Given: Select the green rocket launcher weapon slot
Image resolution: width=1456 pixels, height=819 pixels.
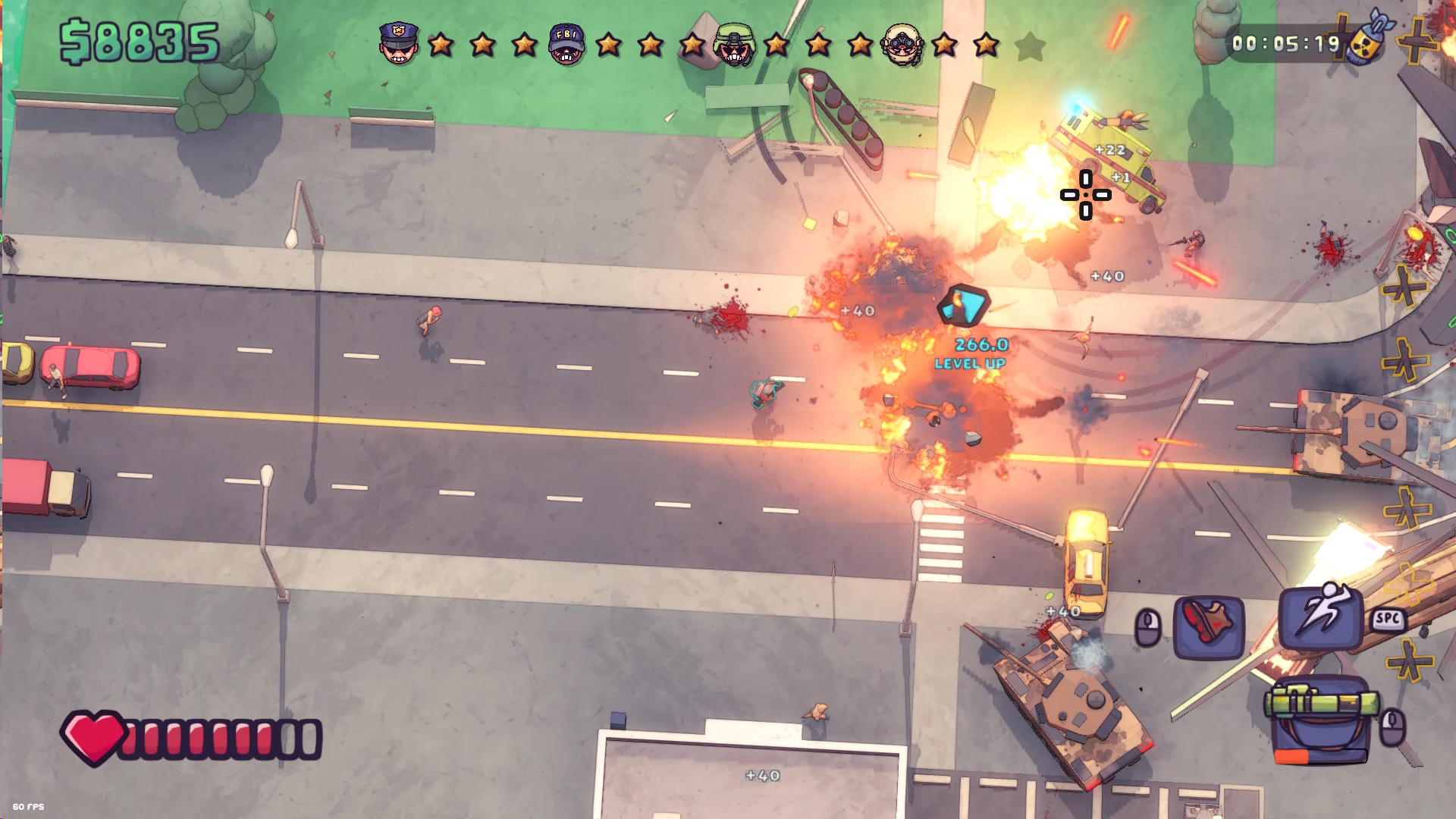Looking at the screenshot, I should pos(1321,719).
